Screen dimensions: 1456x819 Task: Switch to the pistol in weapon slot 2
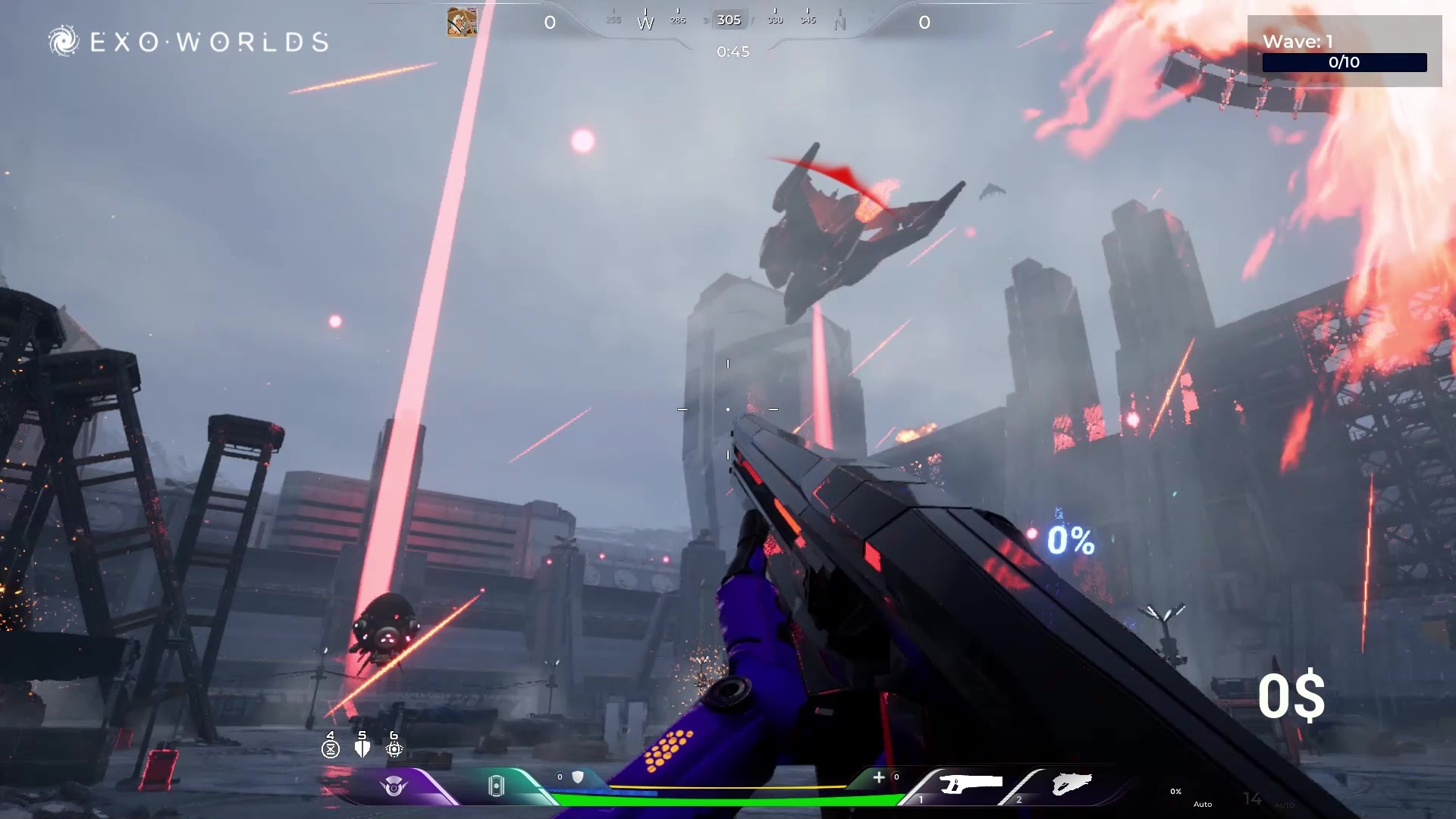(x=1071, y=785)
